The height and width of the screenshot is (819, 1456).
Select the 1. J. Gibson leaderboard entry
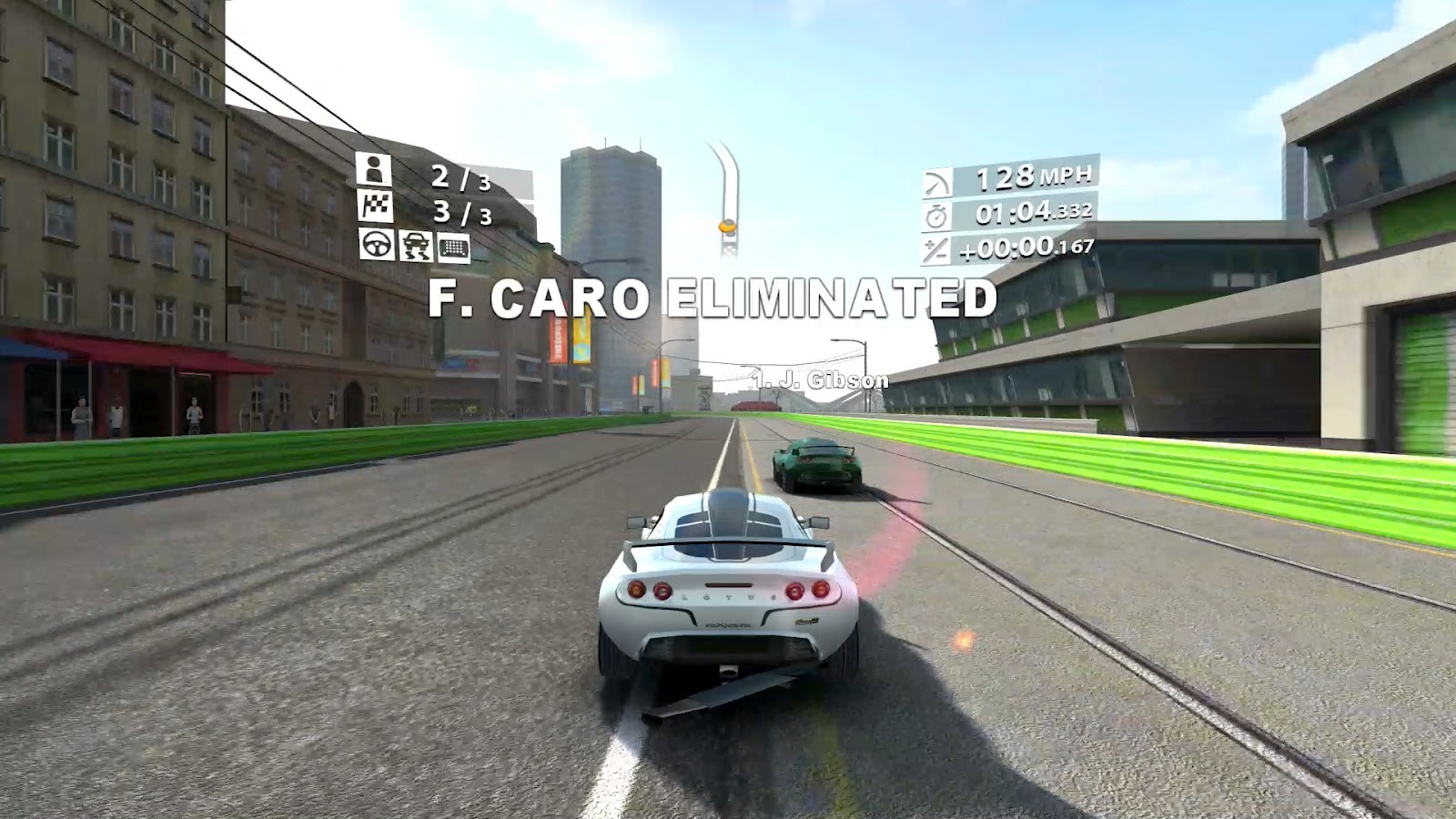(x=821, y=381)
